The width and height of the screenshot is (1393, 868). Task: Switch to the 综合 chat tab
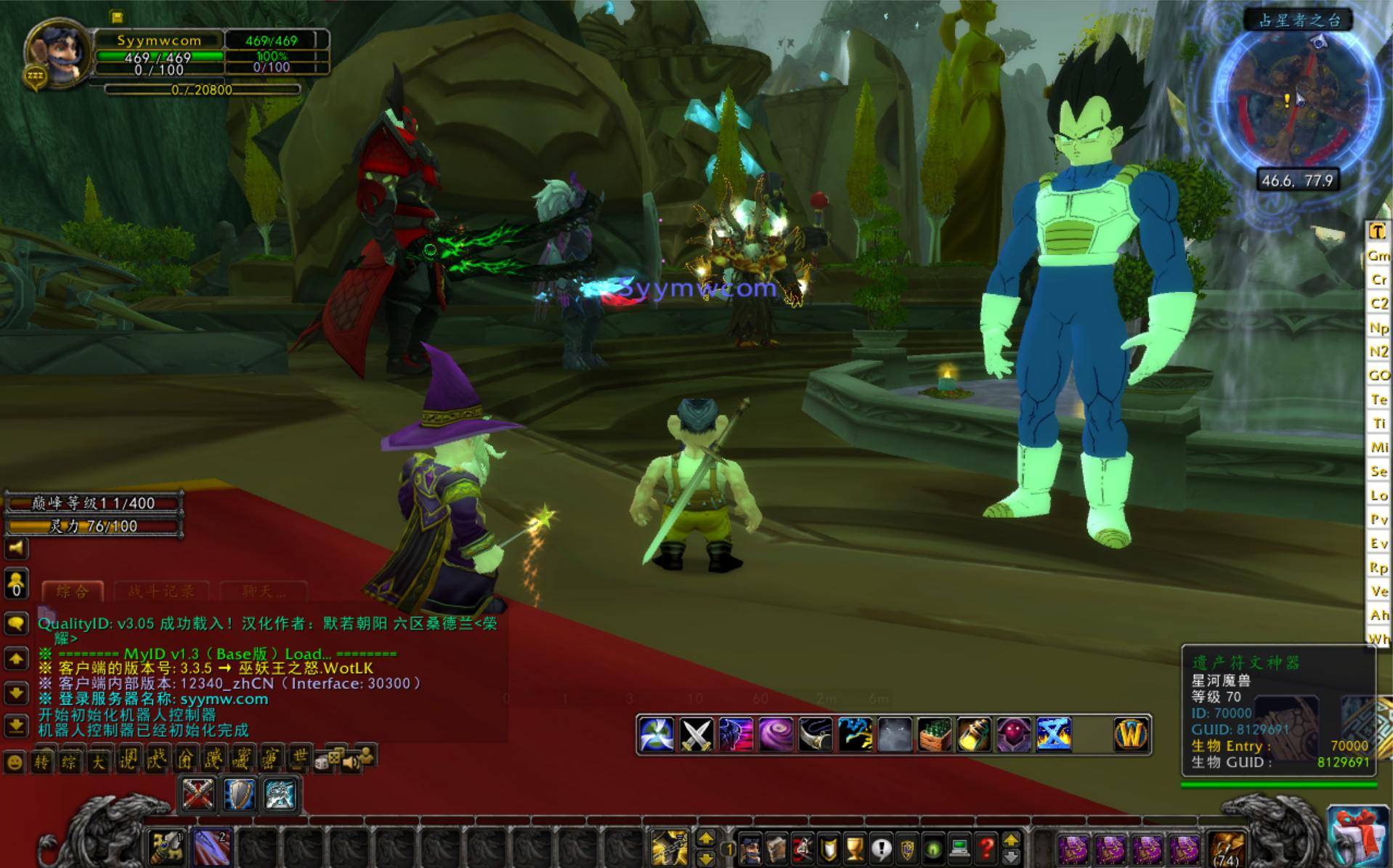pos(73,591)
